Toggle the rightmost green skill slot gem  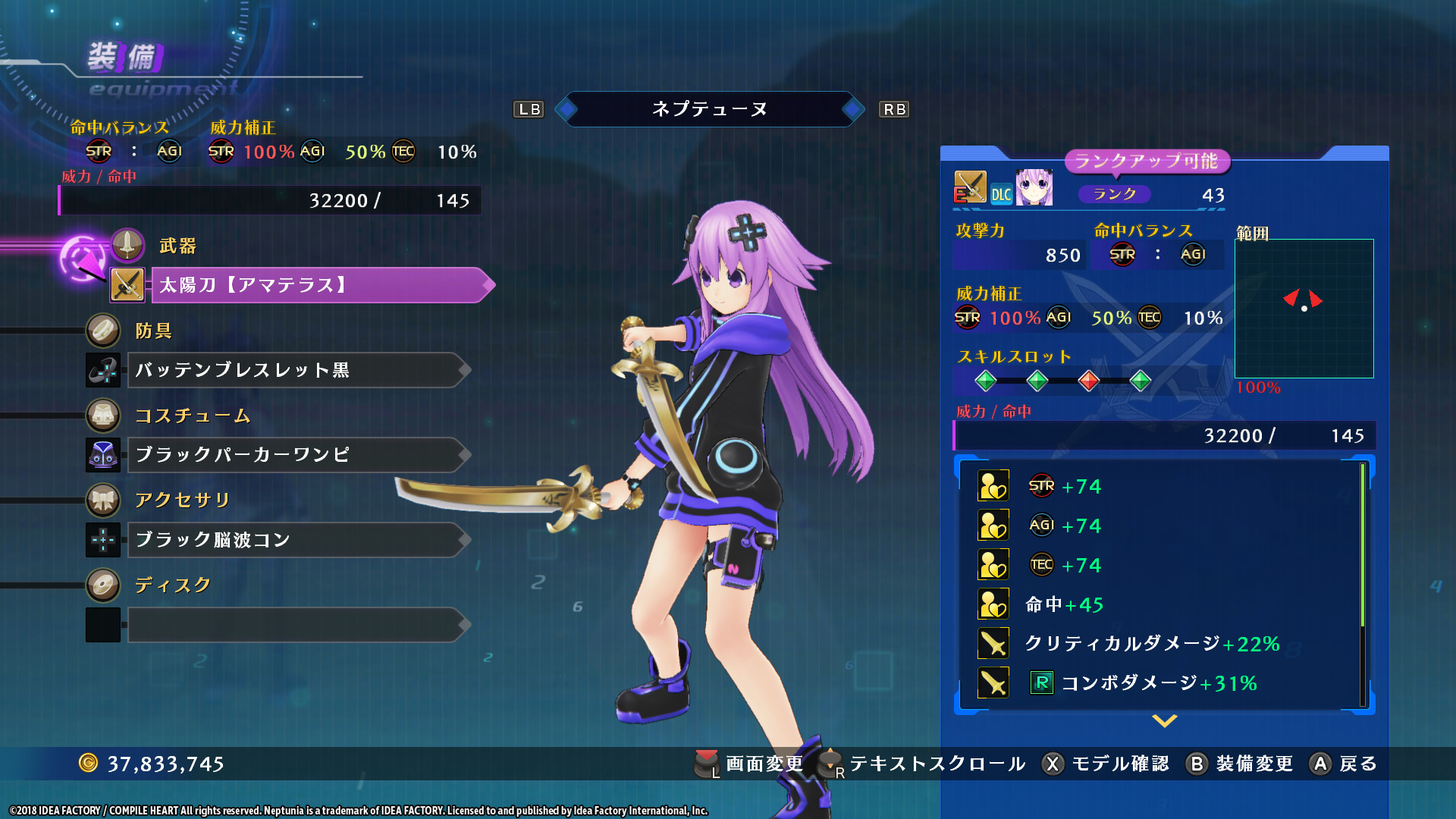click(1140, 381)
